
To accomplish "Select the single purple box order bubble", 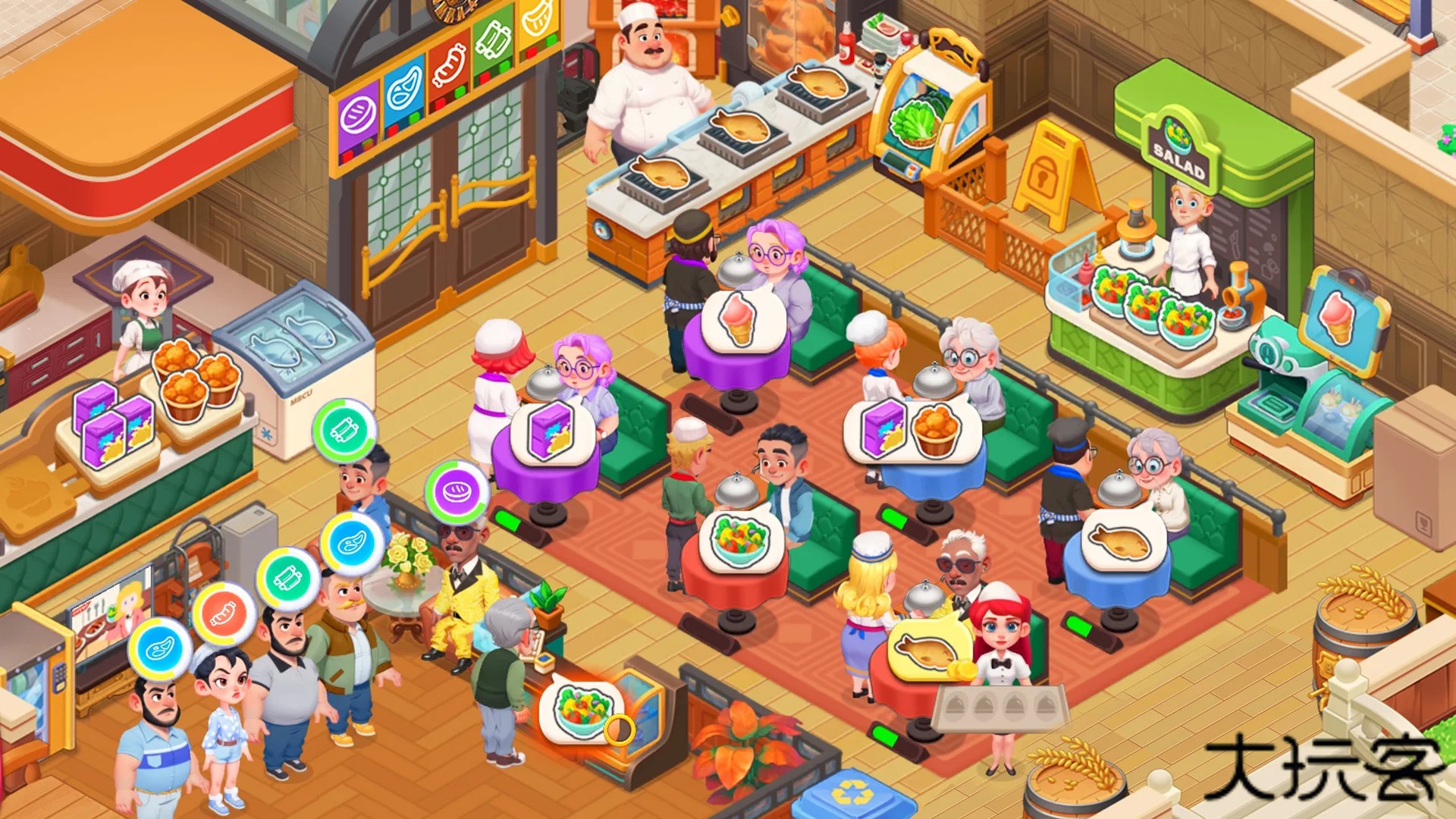I will 551,432.
